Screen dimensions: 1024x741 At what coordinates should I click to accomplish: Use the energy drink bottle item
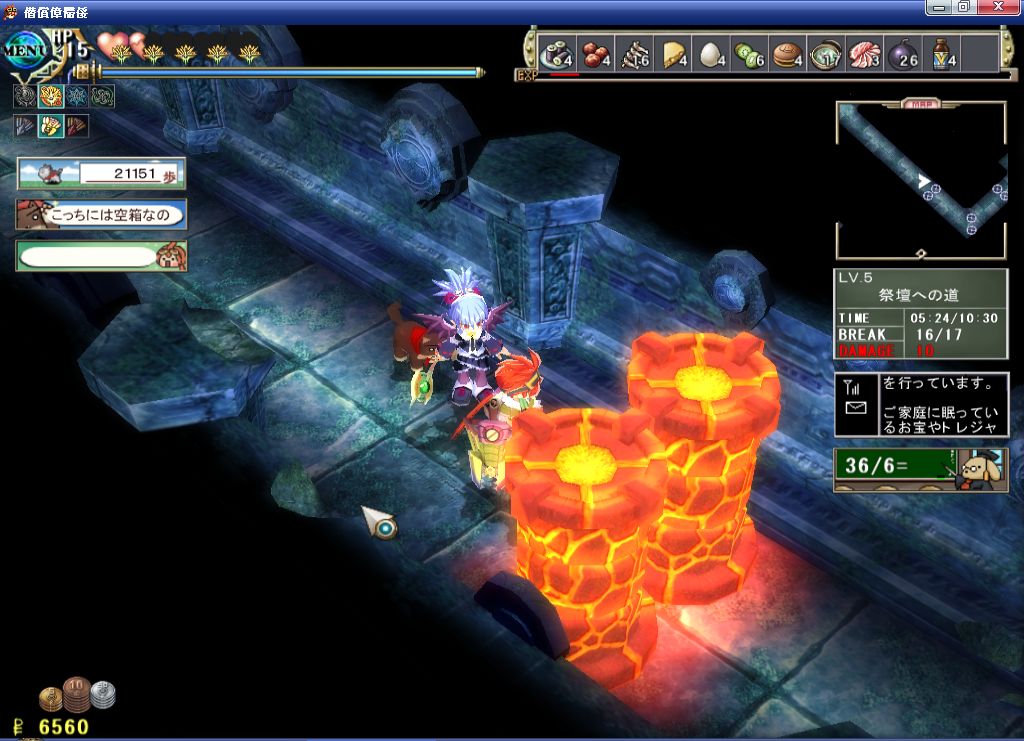coord(943,54)
